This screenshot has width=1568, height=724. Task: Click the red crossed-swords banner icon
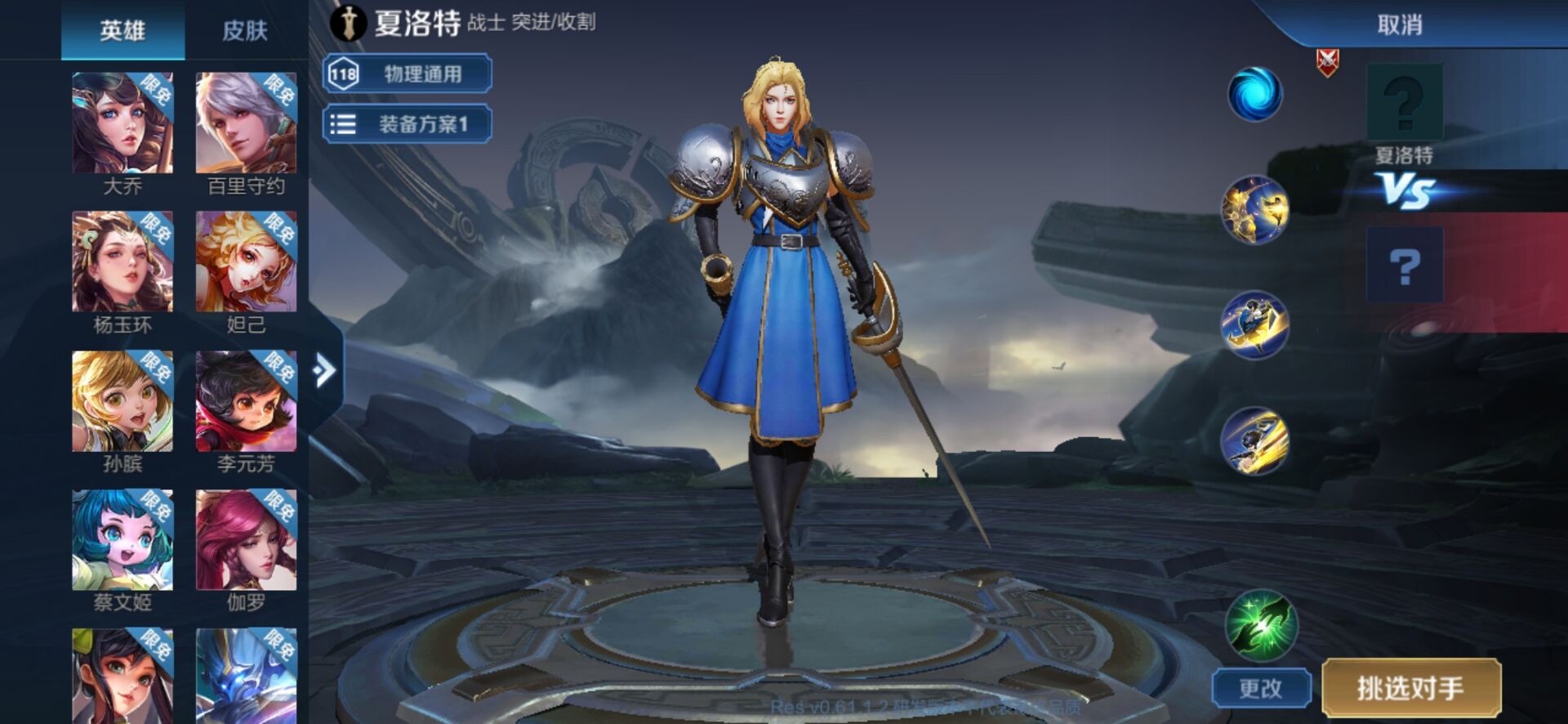point(1329,64)
